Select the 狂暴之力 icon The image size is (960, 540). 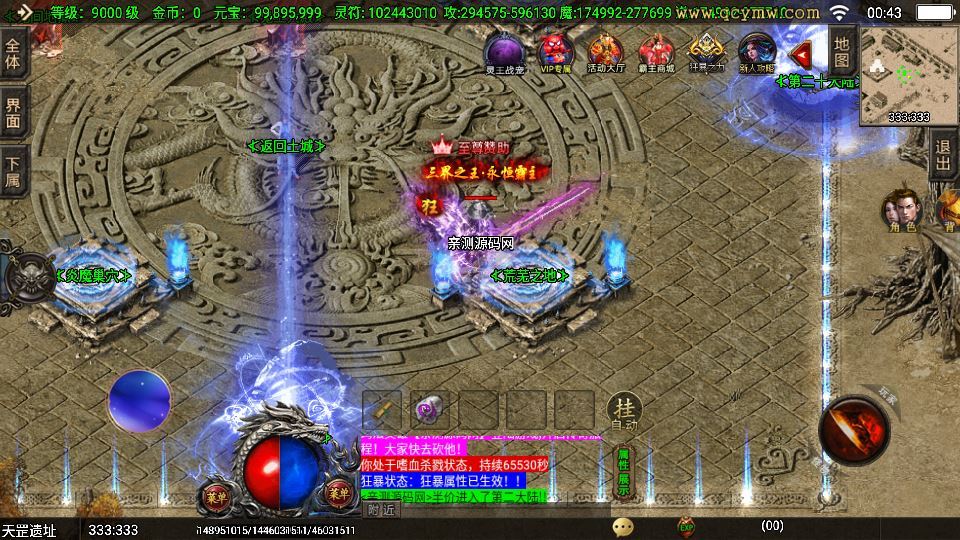(x=706, y=50)
